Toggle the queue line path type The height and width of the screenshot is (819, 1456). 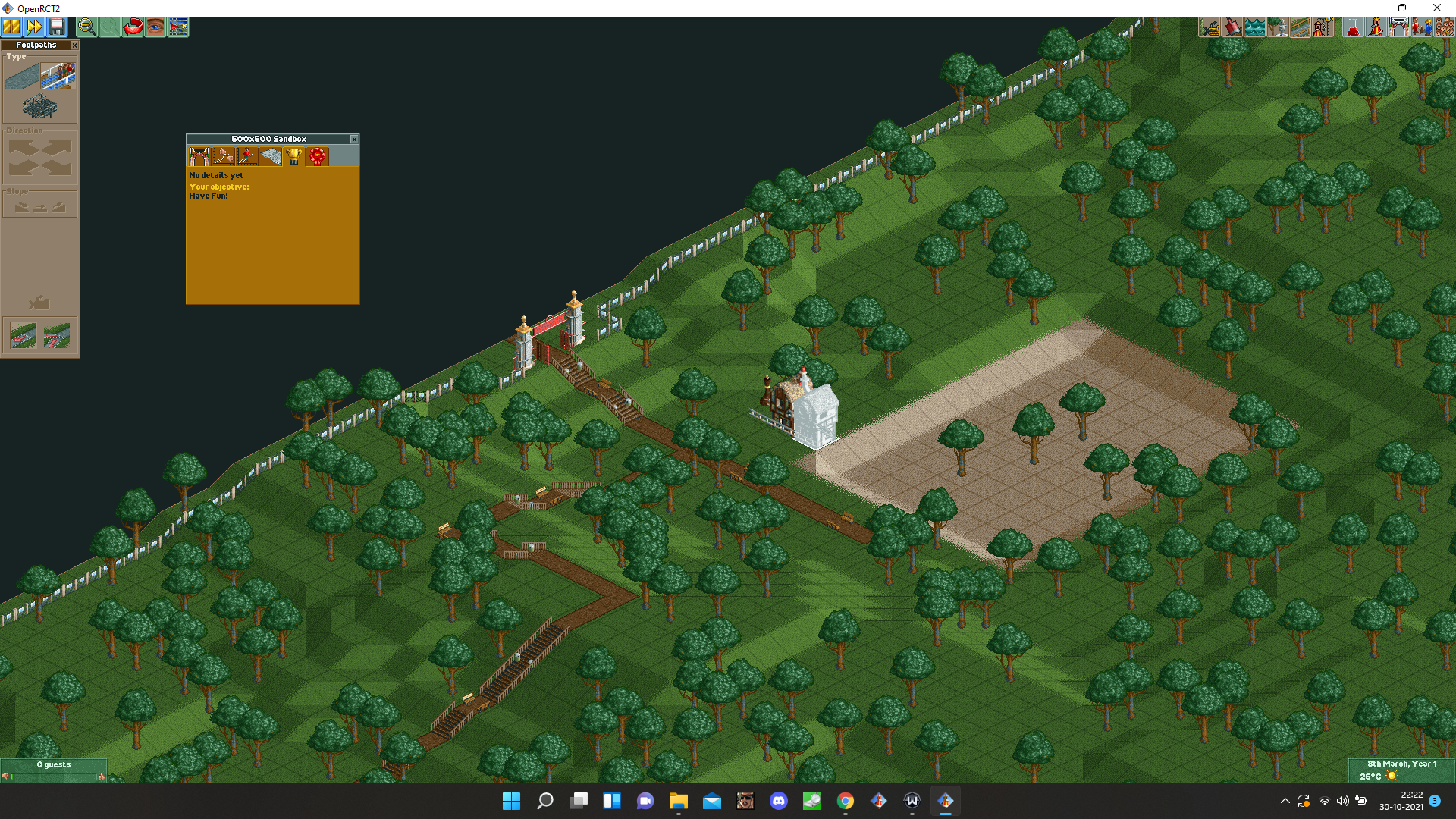click(x=58, y=75)
